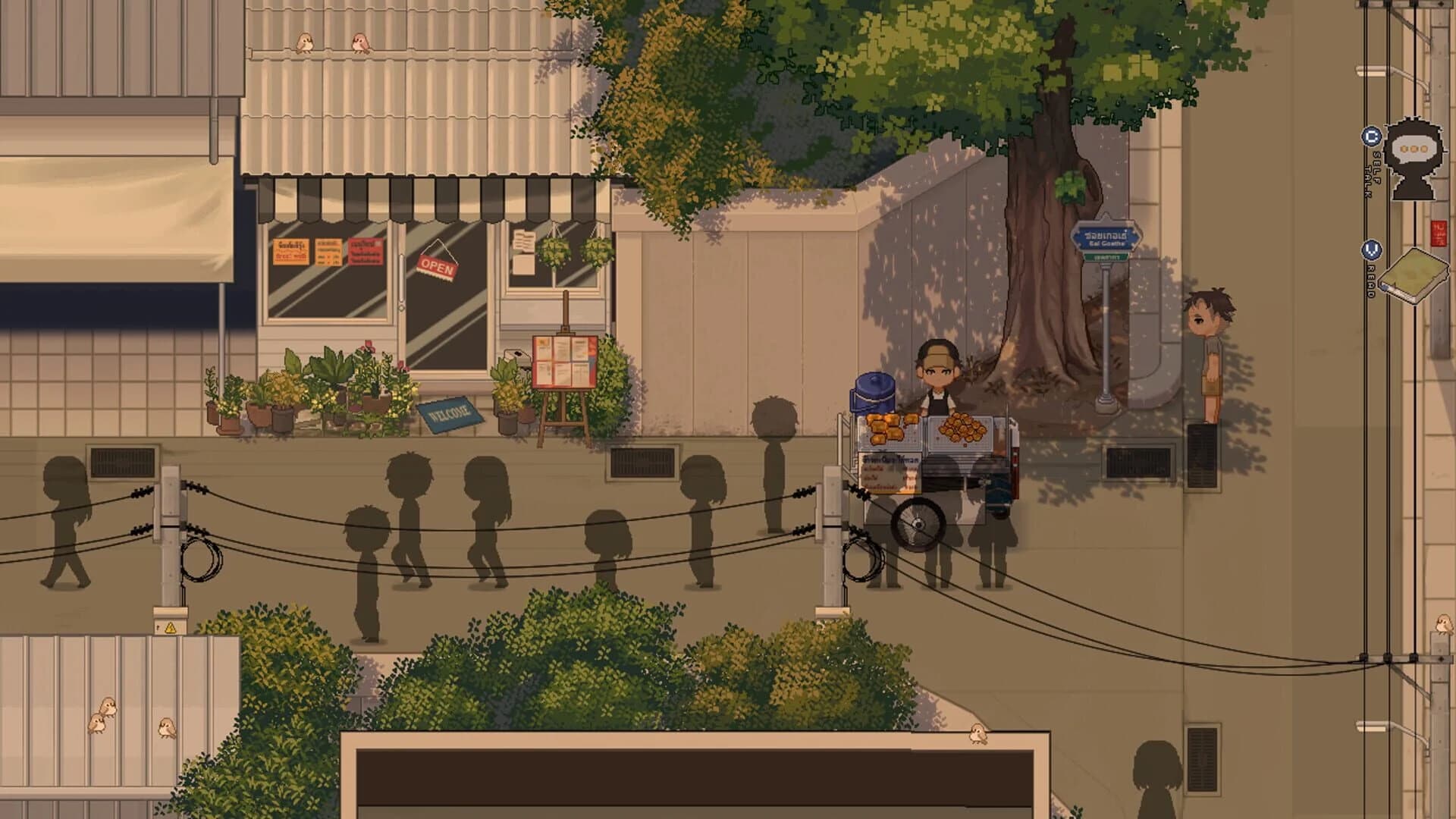This screenshot has height=819, width=1456.
Task: Select a bird perched on the metal roof
Action: click(x=306, y=43)
